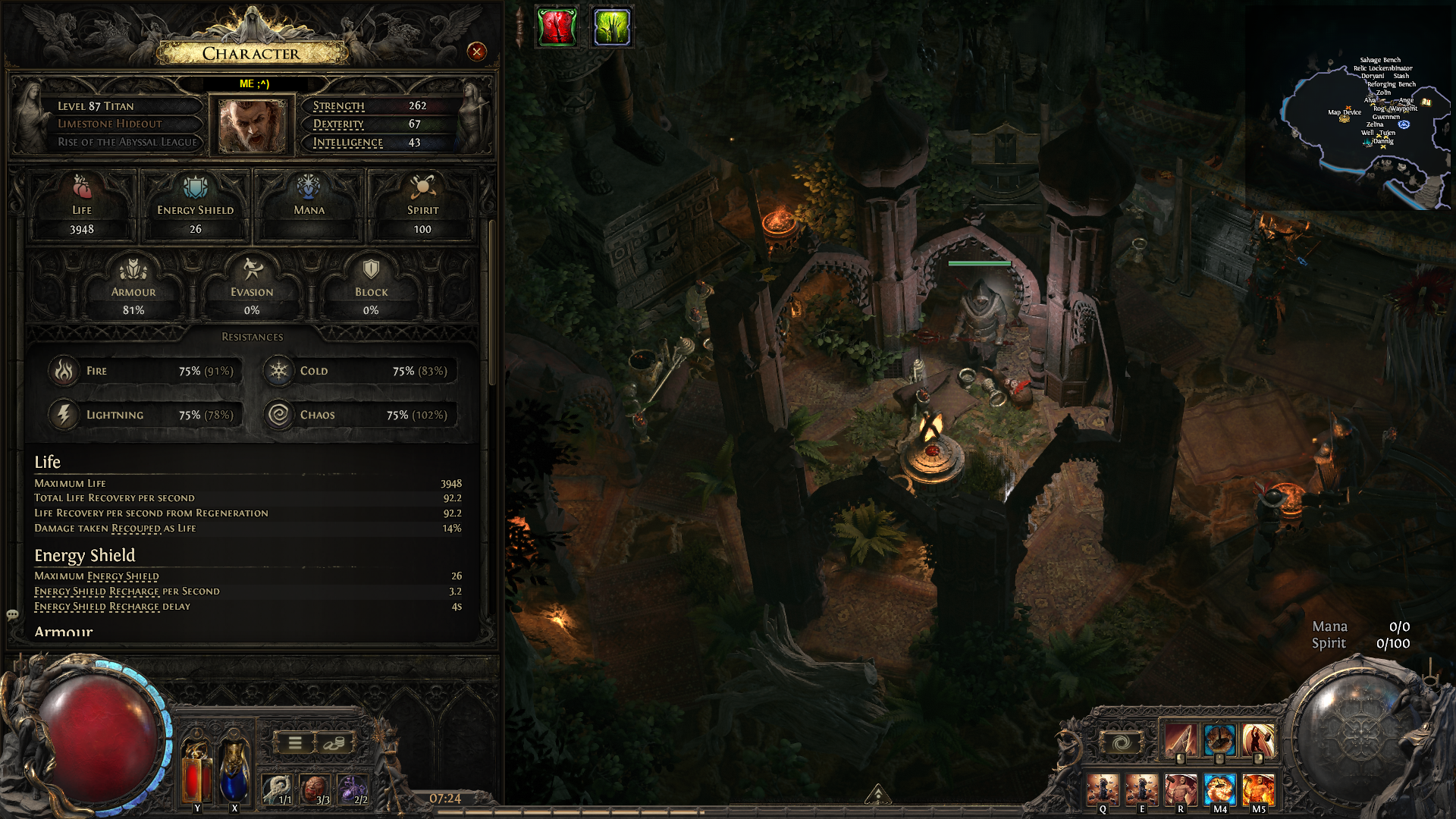Use the purple scarab charm slot
The width and height of the screenshot is (1456, 819).
(352, 789)
